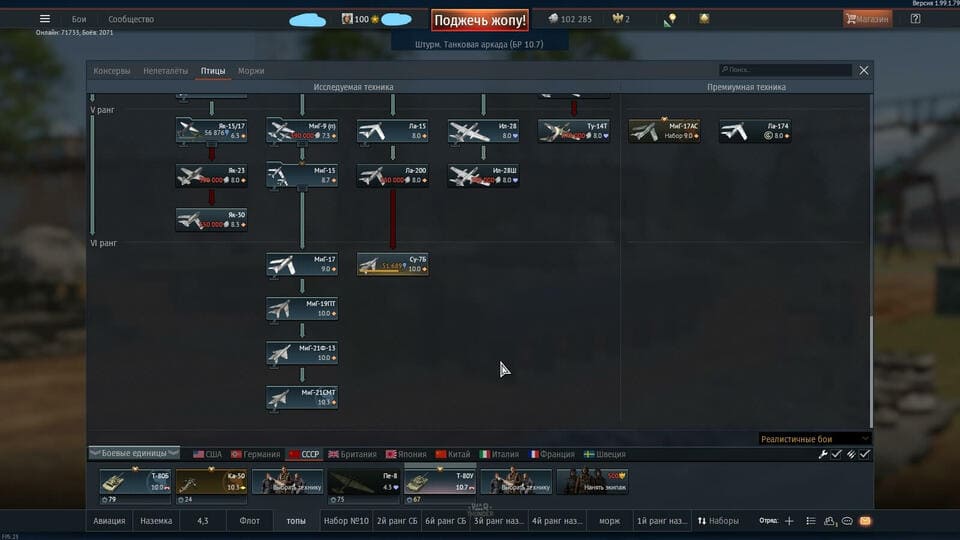The width and height of the screenshot is (960, 540).
Task: Click the red "Поджечь жопу!" battle button
Action: [x=480, y=20]
